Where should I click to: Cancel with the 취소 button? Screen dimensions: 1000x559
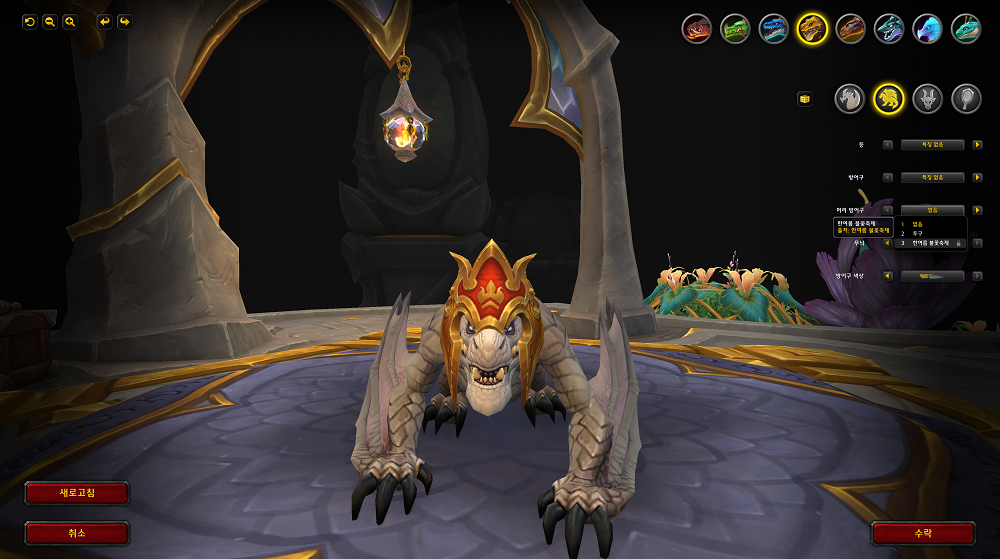coord(77,533)
